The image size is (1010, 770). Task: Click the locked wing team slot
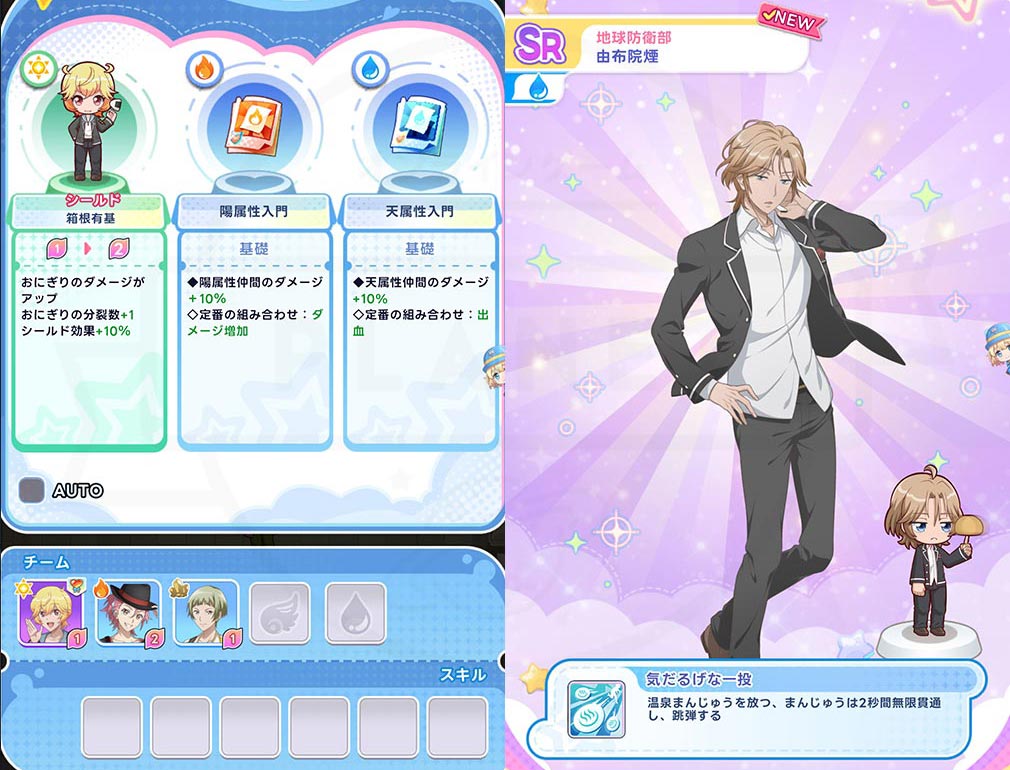pyautogui.click(x=279, y=612)
